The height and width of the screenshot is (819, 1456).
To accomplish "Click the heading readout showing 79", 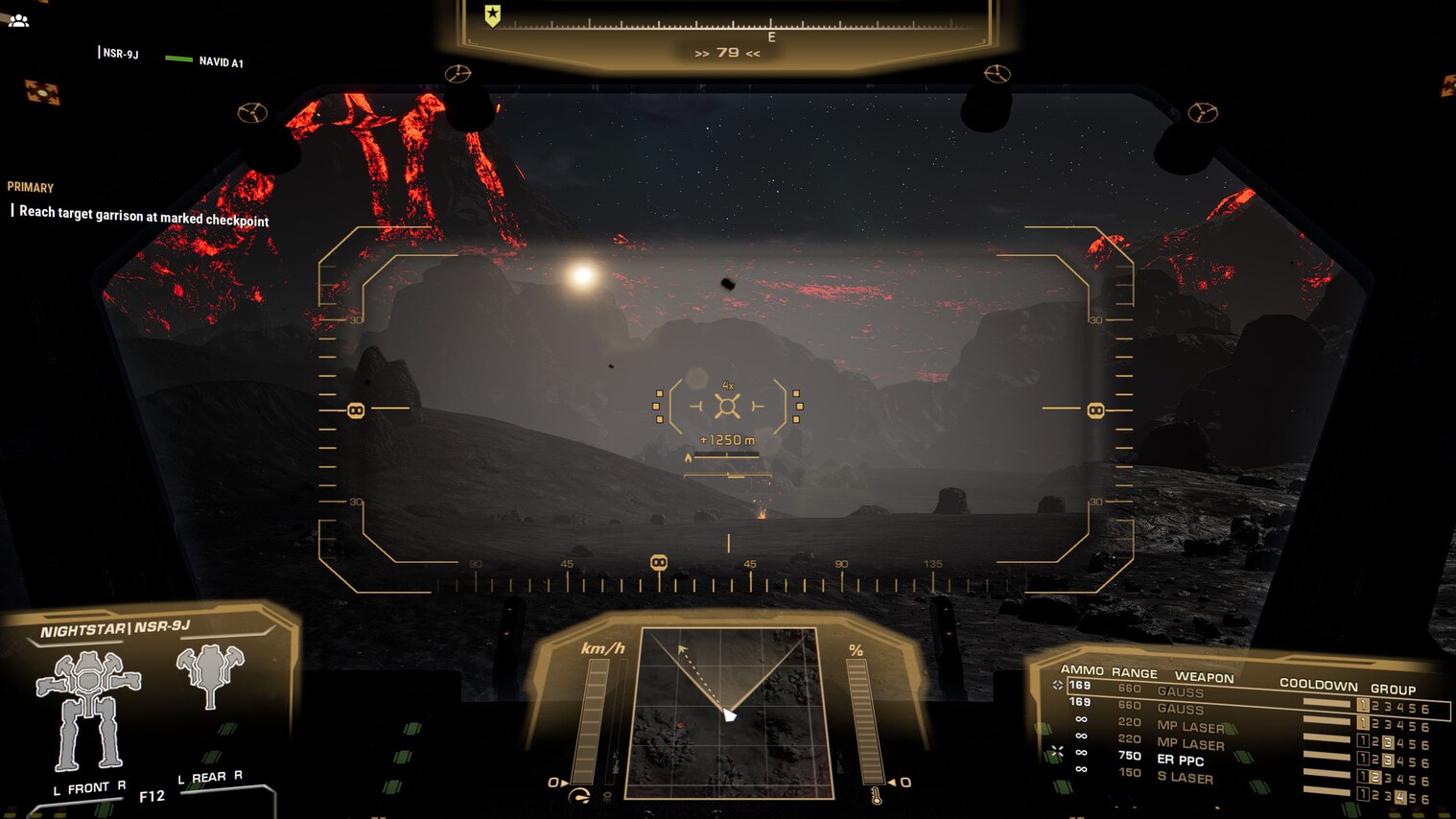I will [x=728, y=54].
